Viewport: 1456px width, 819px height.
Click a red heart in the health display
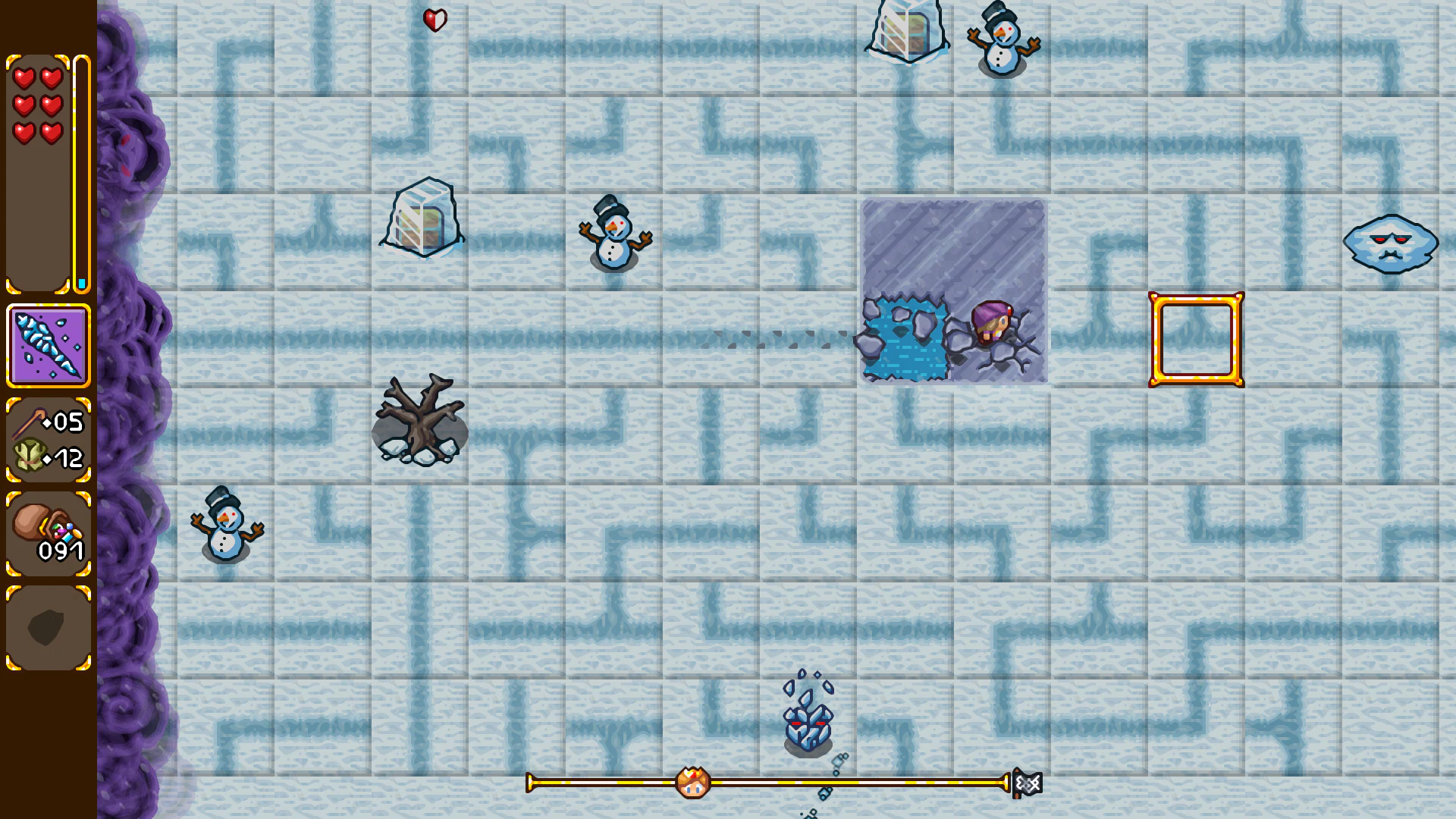click(25, 77)
